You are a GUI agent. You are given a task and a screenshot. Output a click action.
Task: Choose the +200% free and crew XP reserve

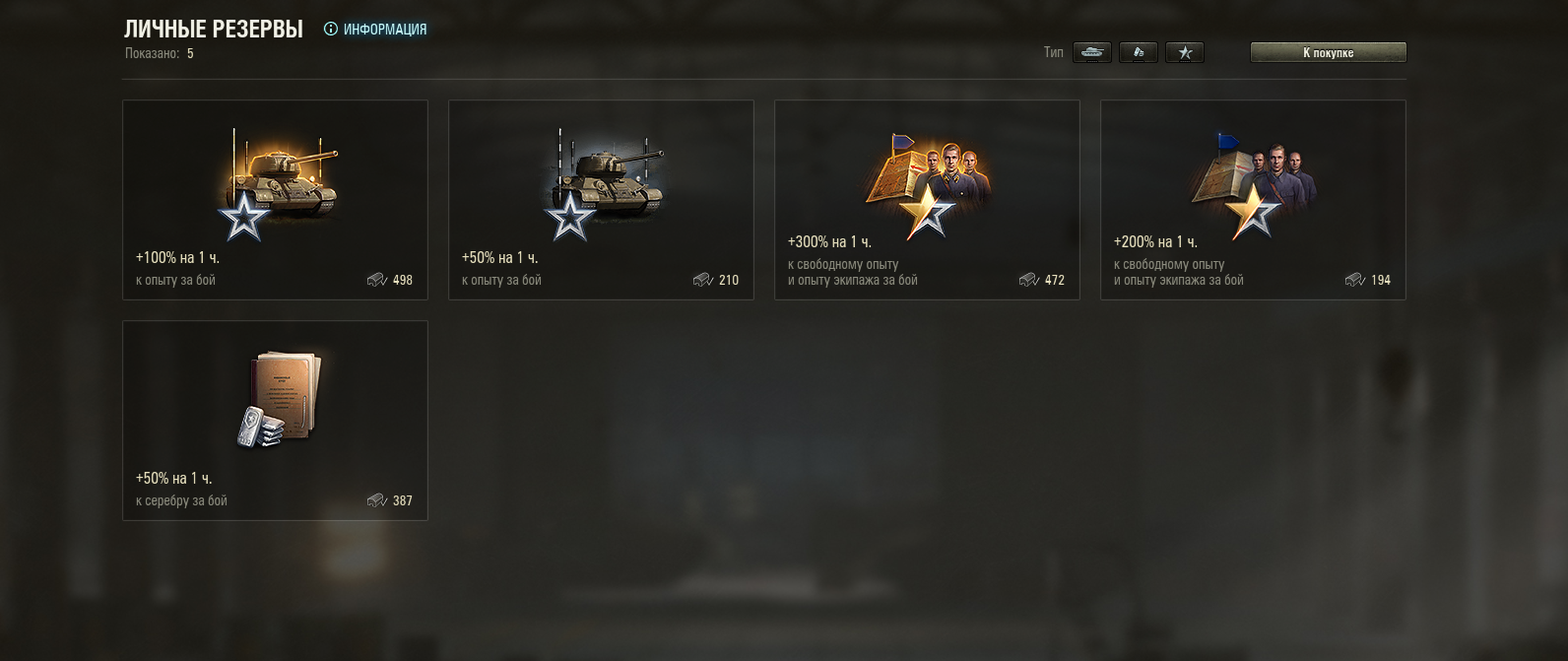coord(1253,200)
